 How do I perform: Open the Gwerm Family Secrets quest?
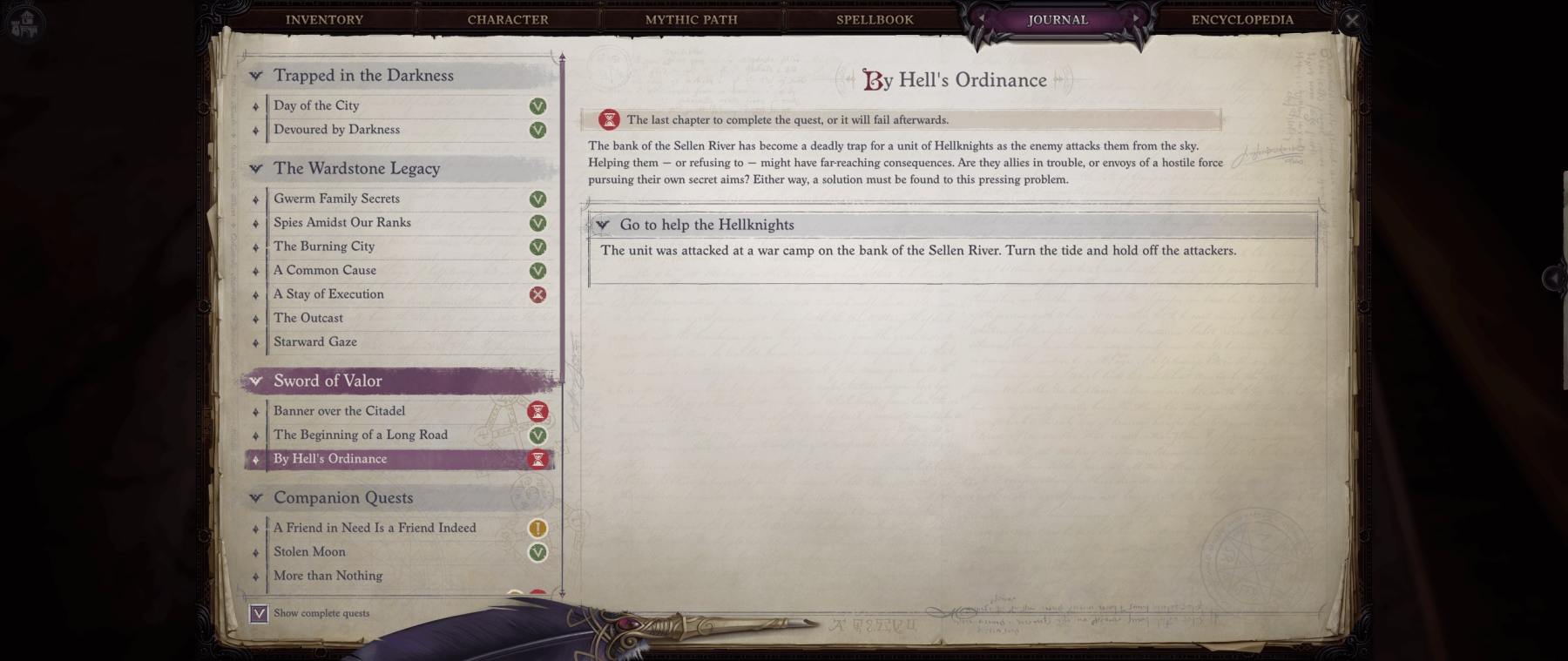tap(336, 199)
